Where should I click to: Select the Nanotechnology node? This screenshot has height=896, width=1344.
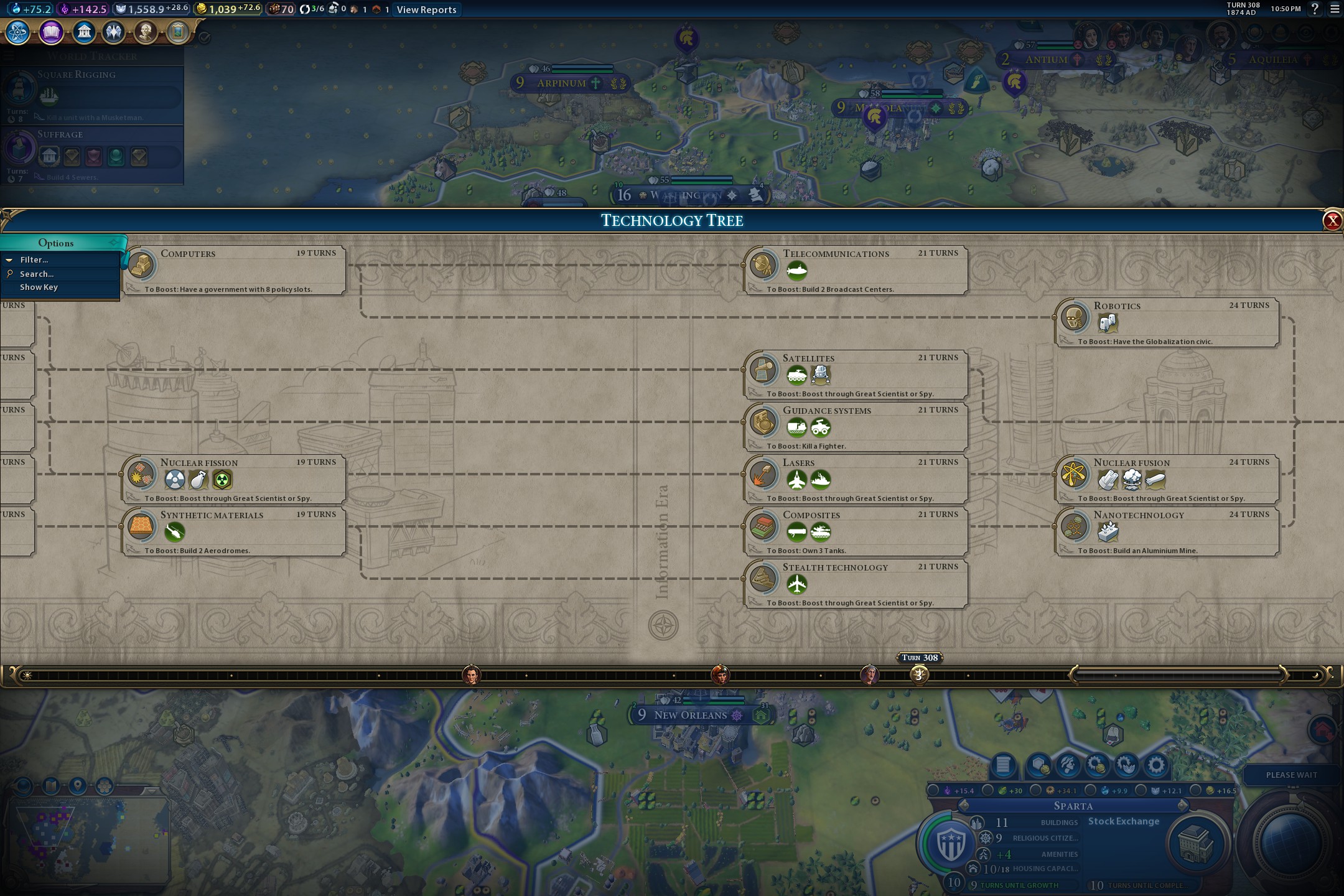pos(1167,531)
